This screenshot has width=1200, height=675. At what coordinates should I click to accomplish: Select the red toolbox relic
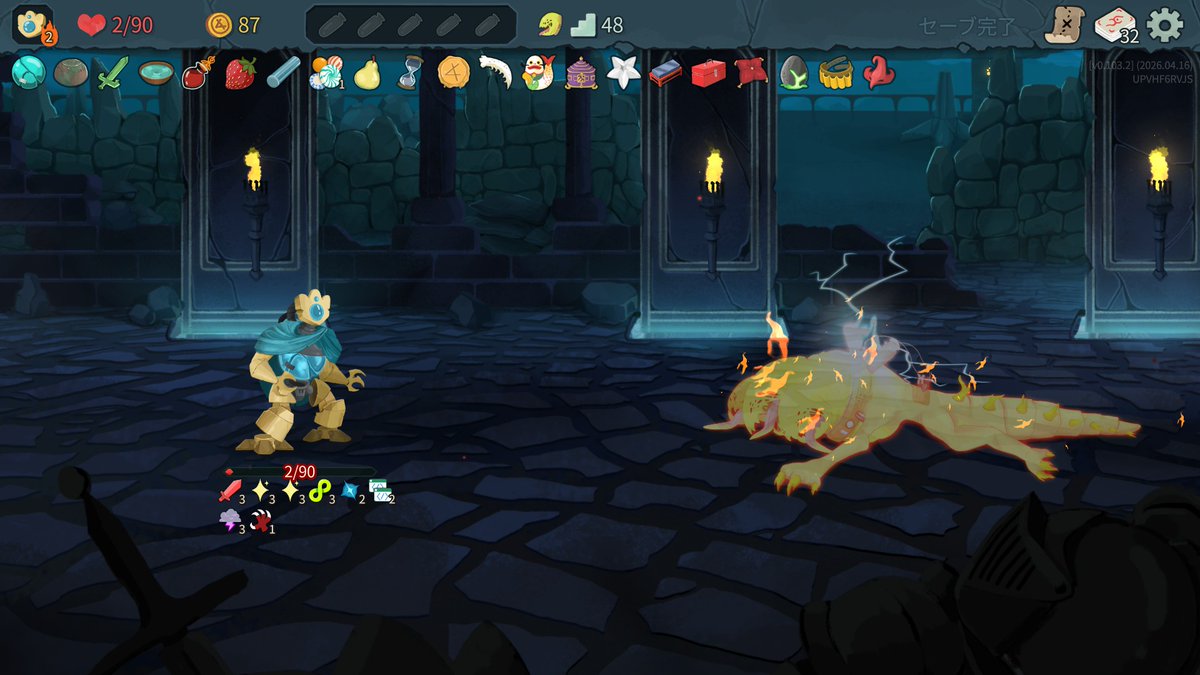(708, 73)
